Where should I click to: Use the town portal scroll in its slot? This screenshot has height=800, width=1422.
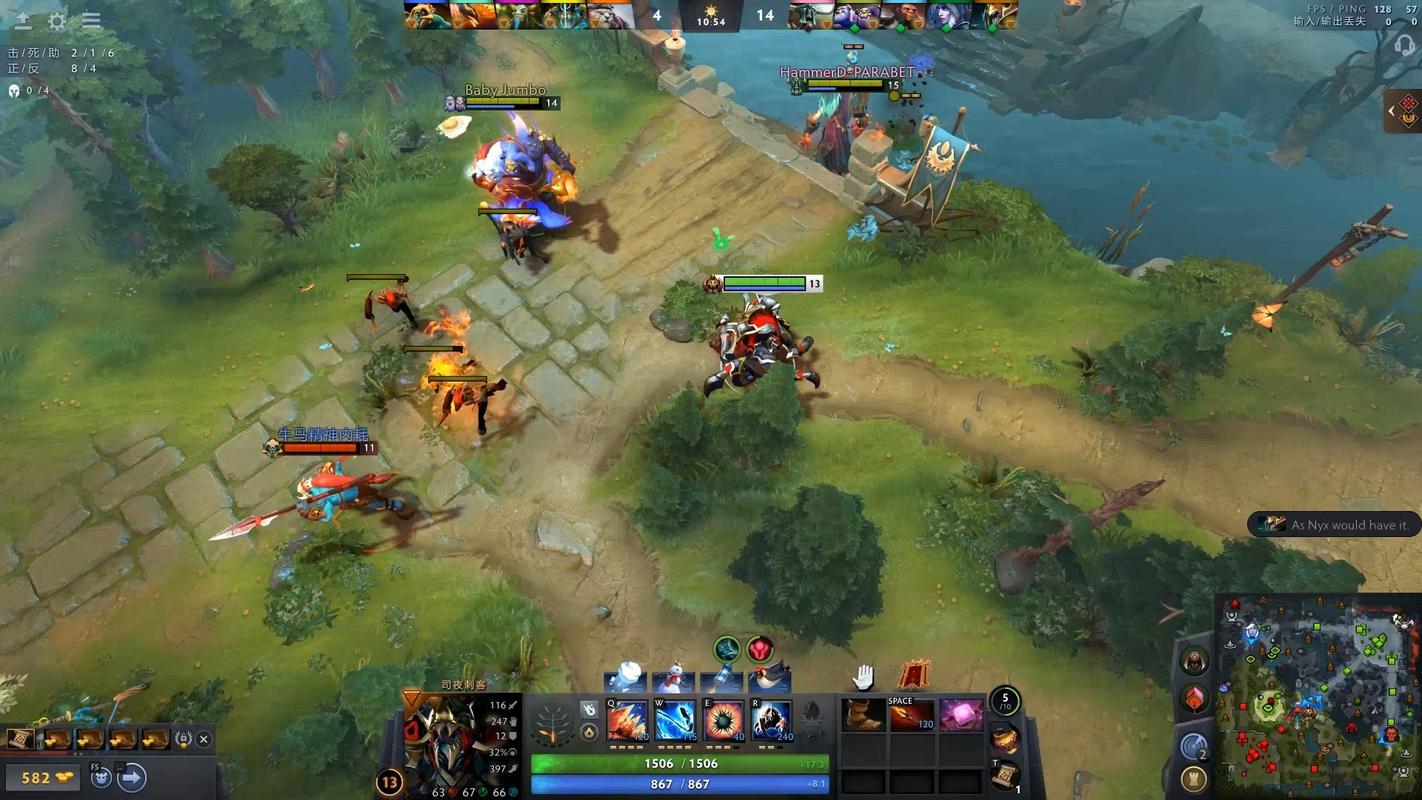(x=1004, y=776)
